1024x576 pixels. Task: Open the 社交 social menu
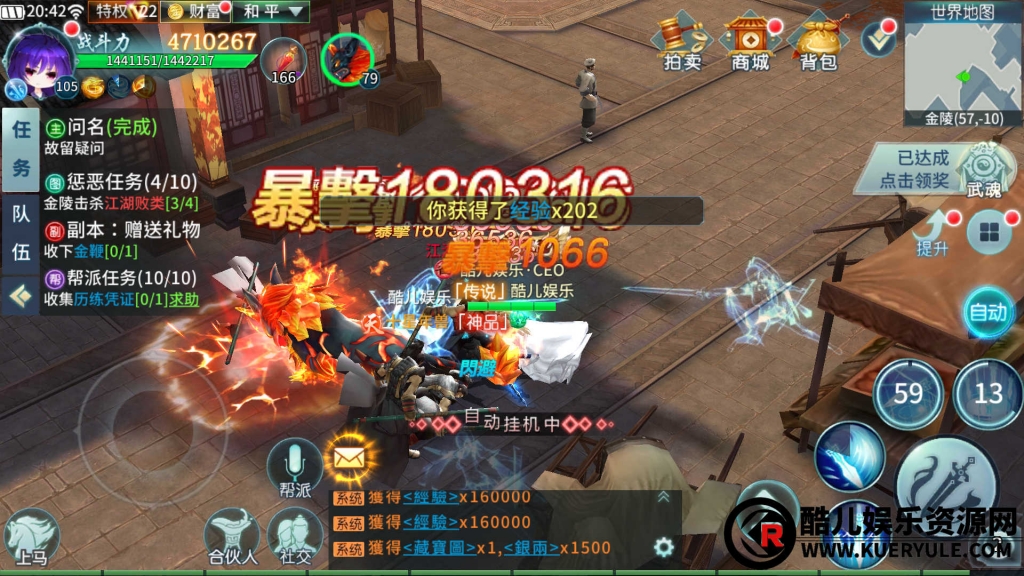click(x=295, y=536)
